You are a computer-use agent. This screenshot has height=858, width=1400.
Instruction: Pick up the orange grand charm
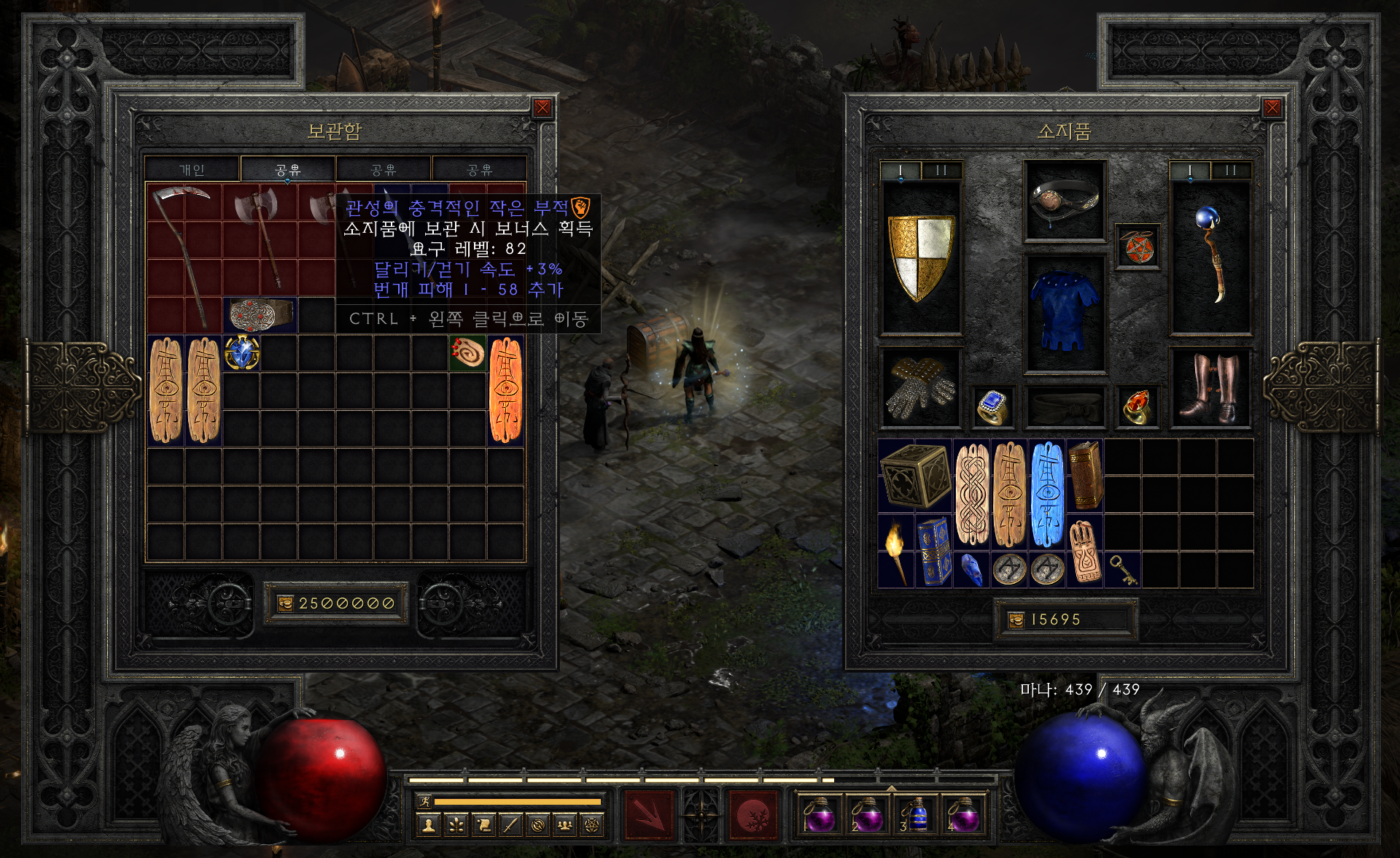pos(505,390)
